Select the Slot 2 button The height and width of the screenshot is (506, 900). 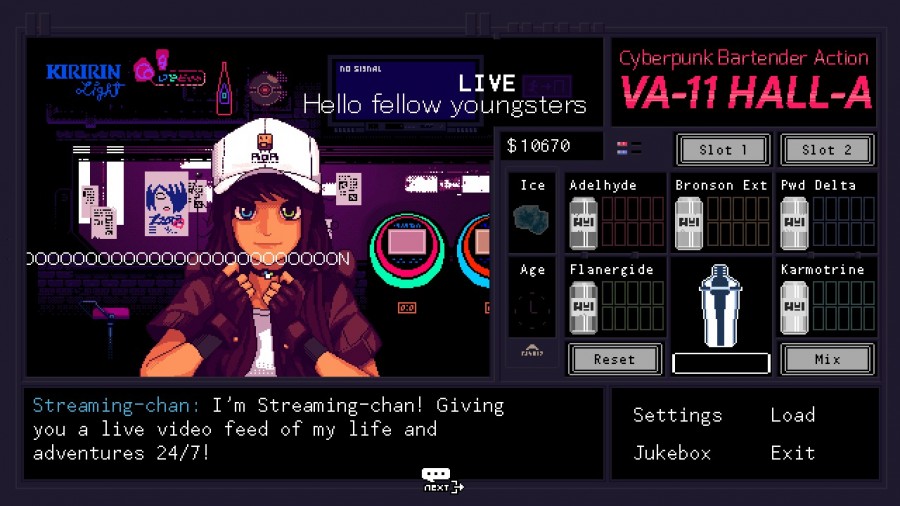[x=827, y=150]
